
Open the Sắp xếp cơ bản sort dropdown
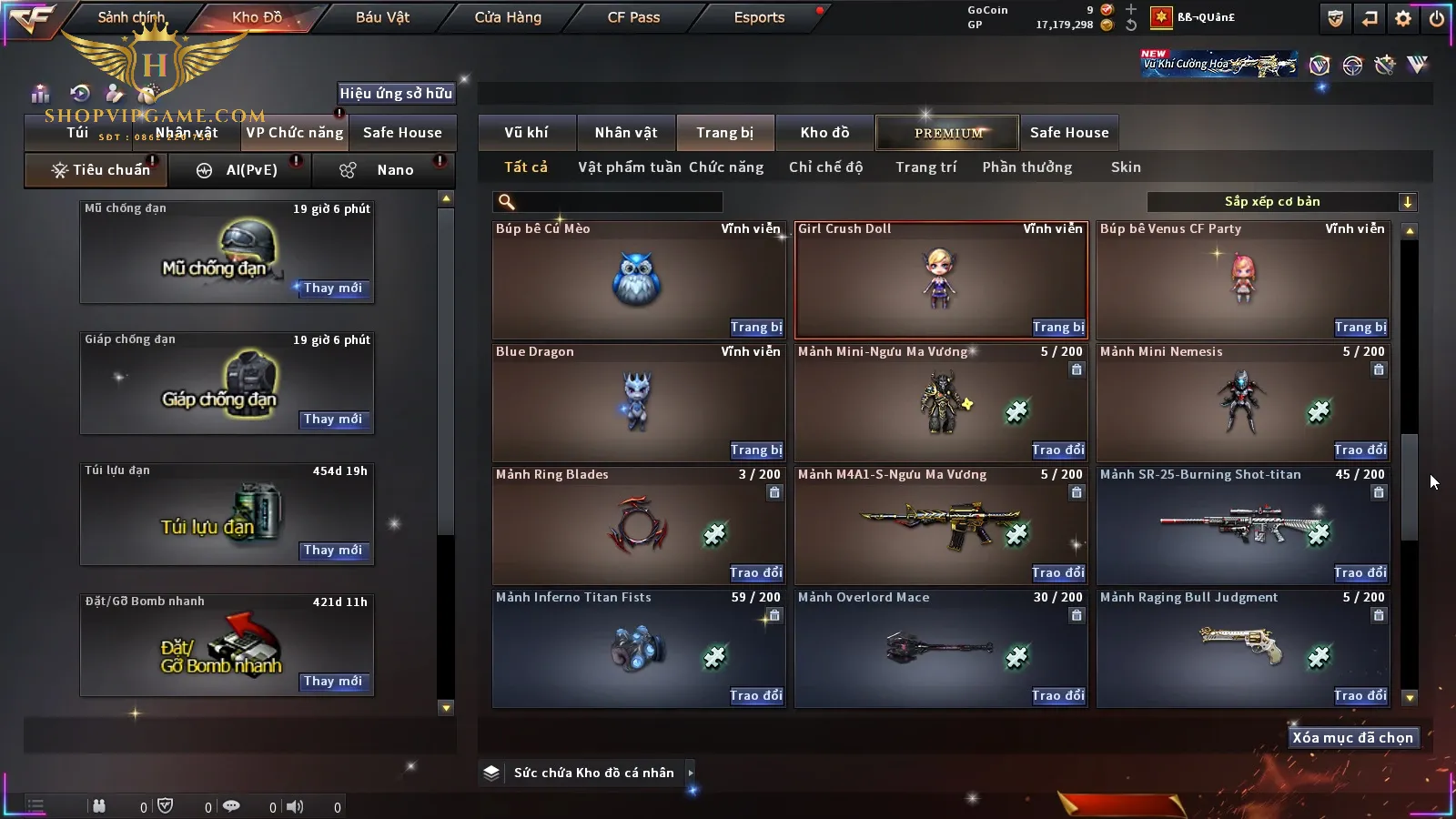[1281, 202]
